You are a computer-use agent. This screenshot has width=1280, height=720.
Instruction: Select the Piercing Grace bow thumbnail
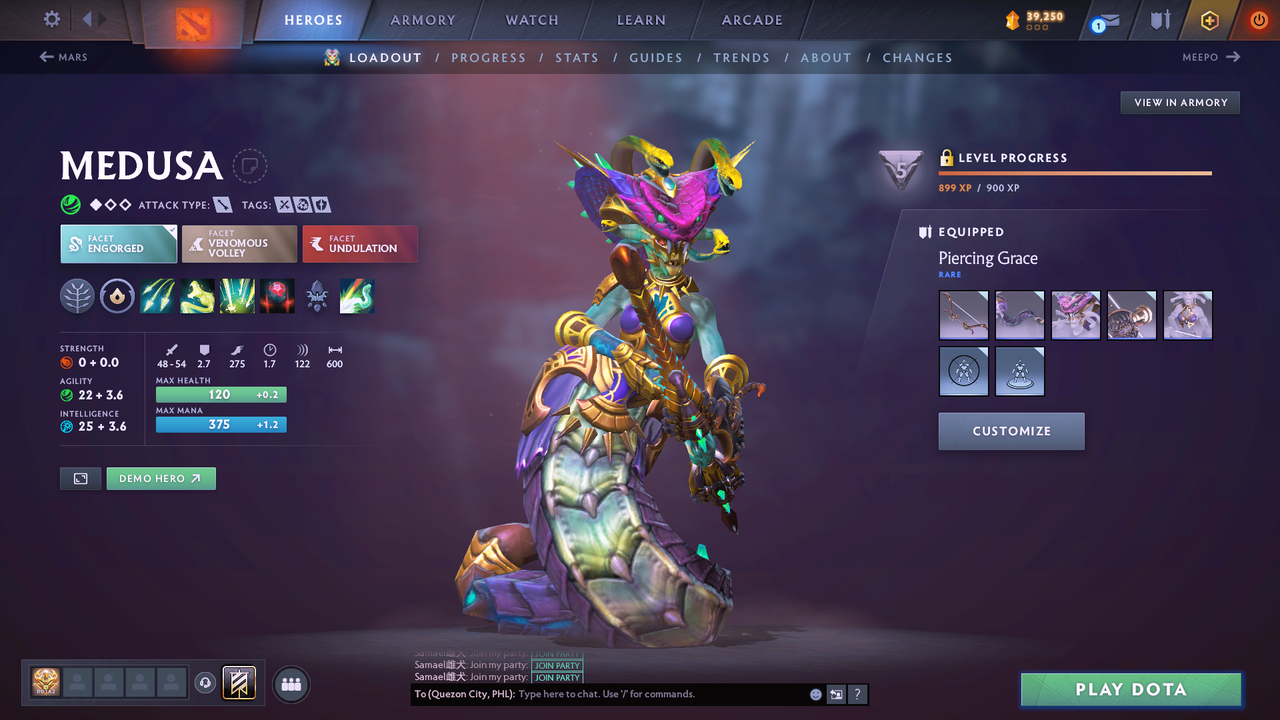(963, 314)
